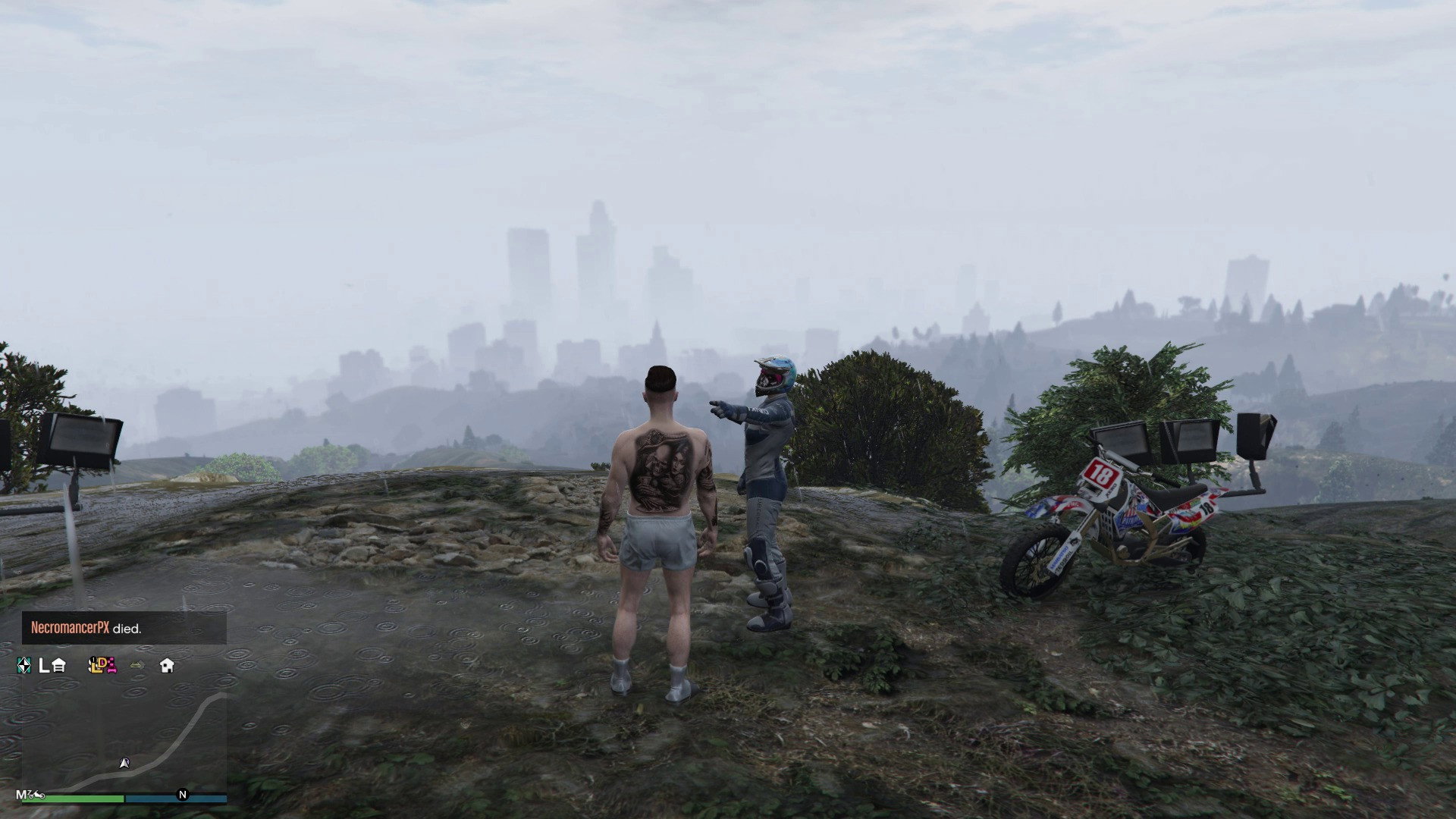Click the white L icon on the HUD
Image resolution: width=1456 pixels, height=819 pixels.
click(43, 666)
